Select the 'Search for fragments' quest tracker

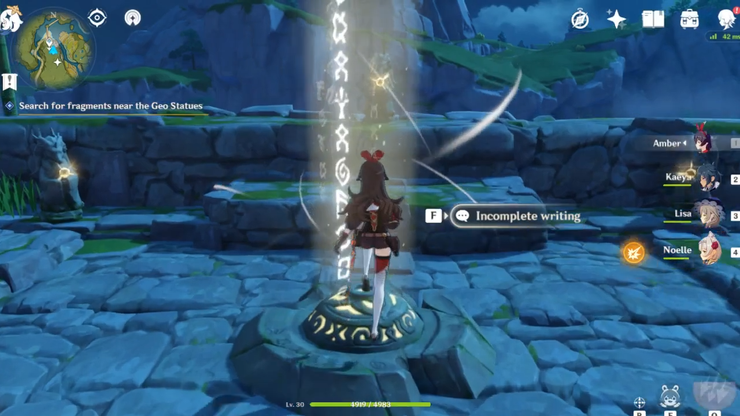pyautogui.click(x=110, y=106)
